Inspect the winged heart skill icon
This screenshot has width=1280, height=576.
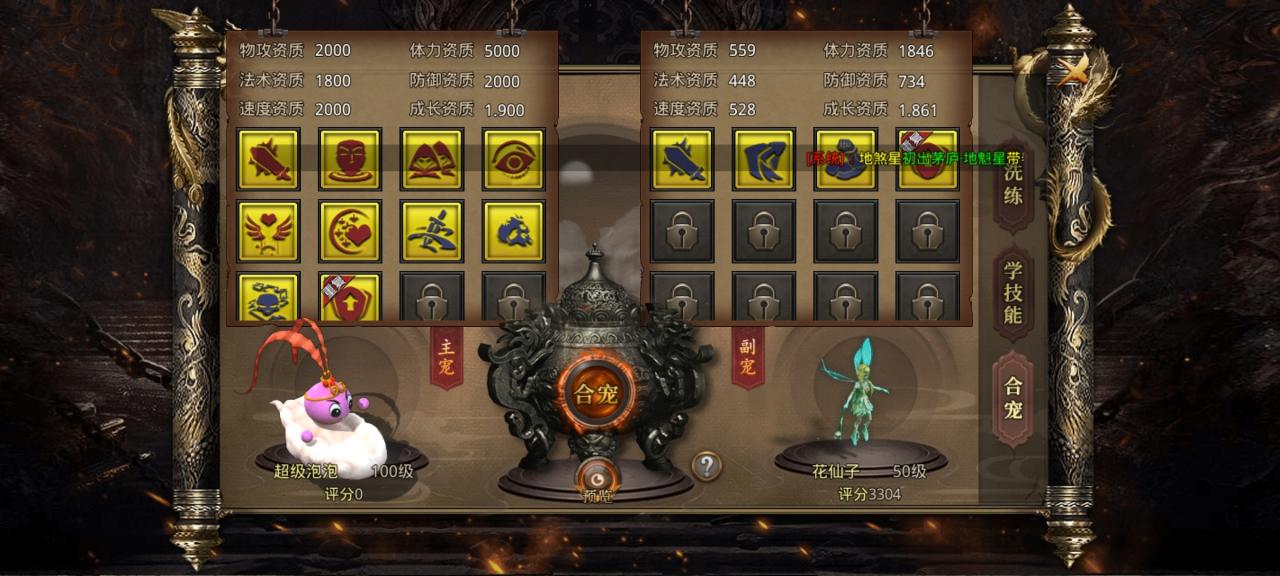tap(269, 231)
